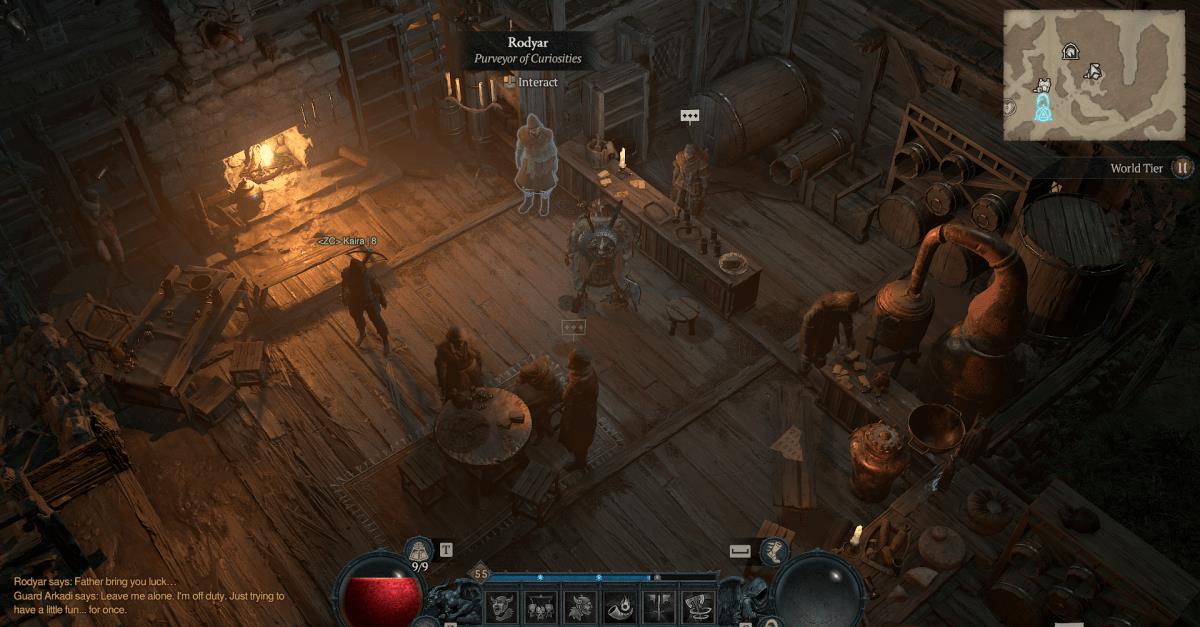1200x627 pixels.
Task: Activate the flaming war horn skill
Action: tap(620, 608)
